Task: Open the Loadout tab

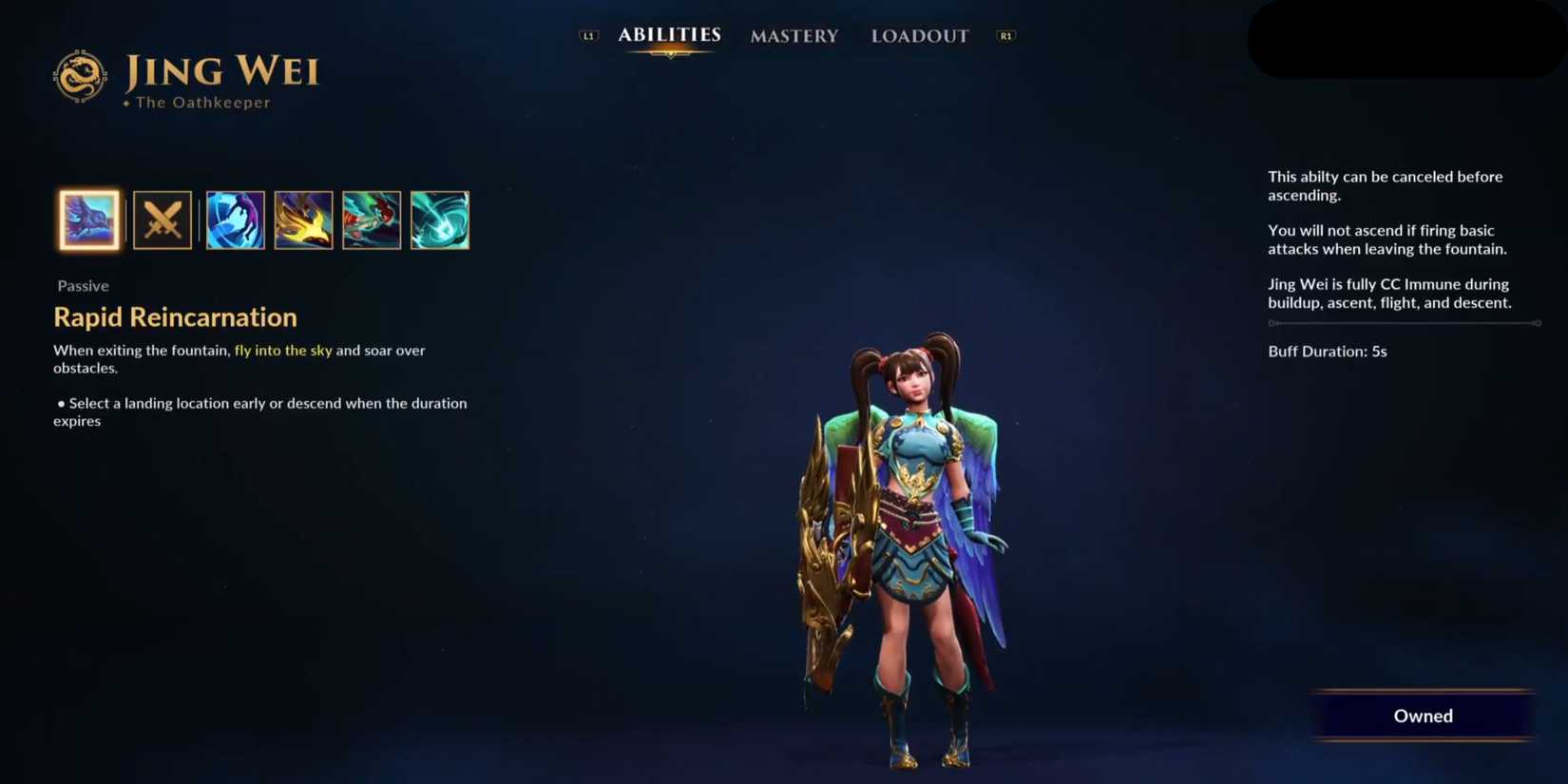Action: [x=918, y=36]
